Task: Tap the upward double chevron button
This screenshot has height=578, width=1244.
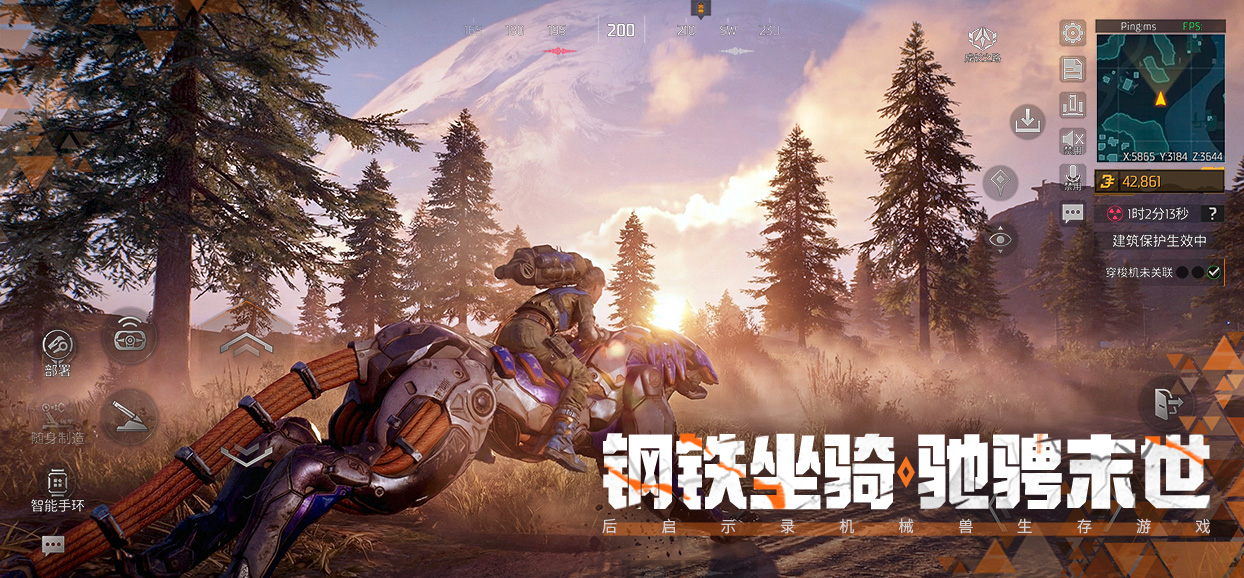Action: tap(246, 344)
